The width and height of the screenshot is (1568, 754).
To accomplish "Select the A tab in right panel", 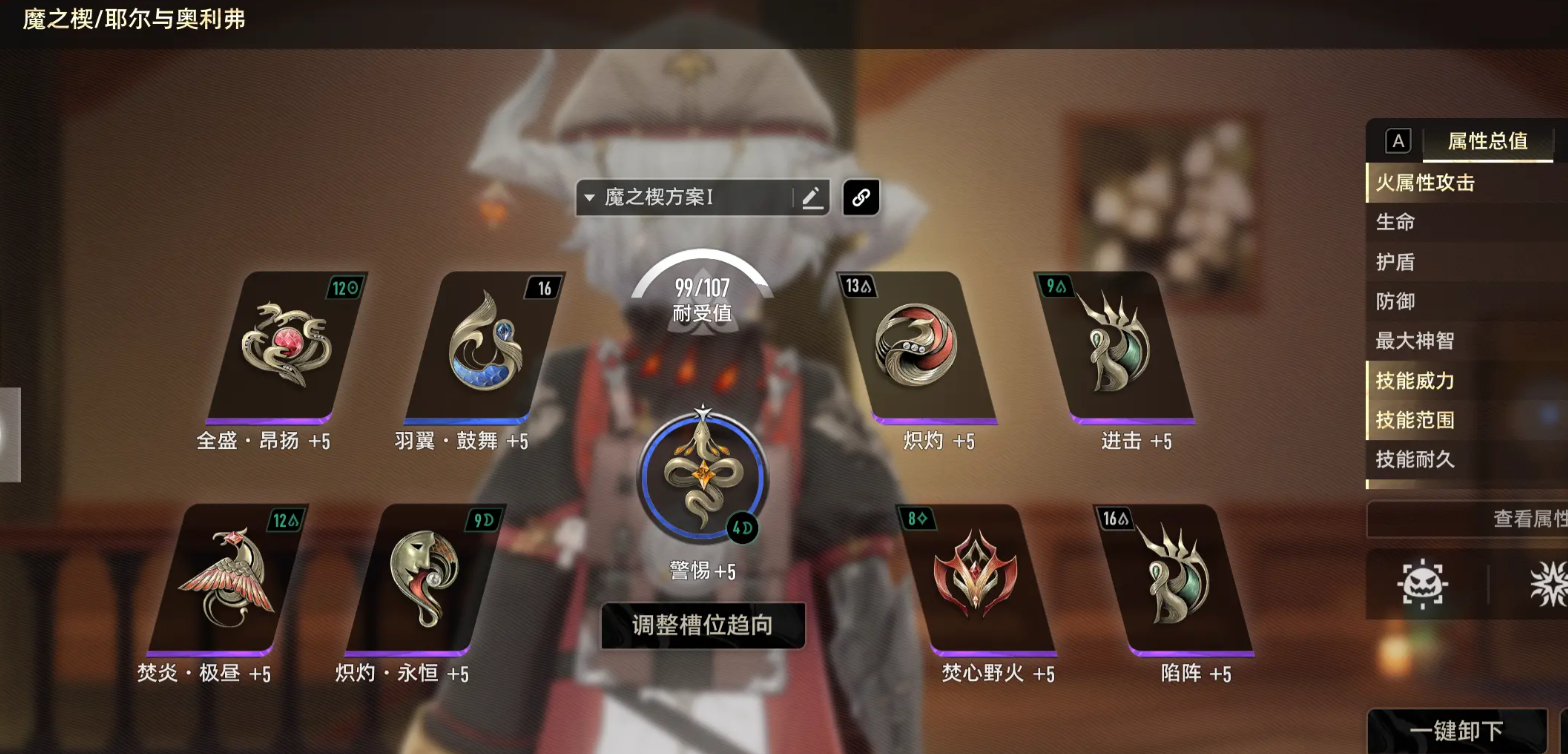I will [x=1396, y=140].
